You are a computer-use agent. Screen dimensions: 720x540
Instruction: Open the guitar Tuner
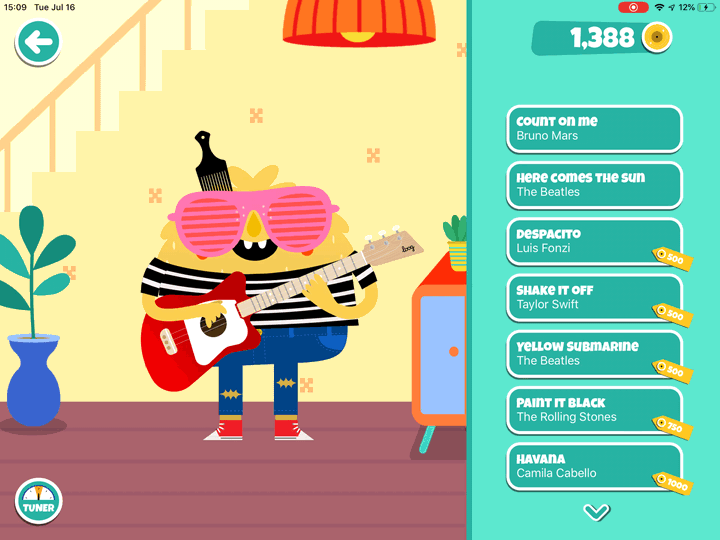click(38, 502)
